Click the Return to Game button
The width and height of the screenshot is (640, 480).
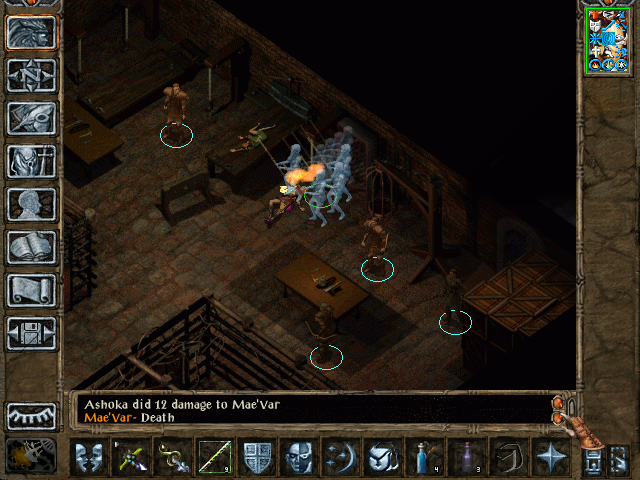32,33
